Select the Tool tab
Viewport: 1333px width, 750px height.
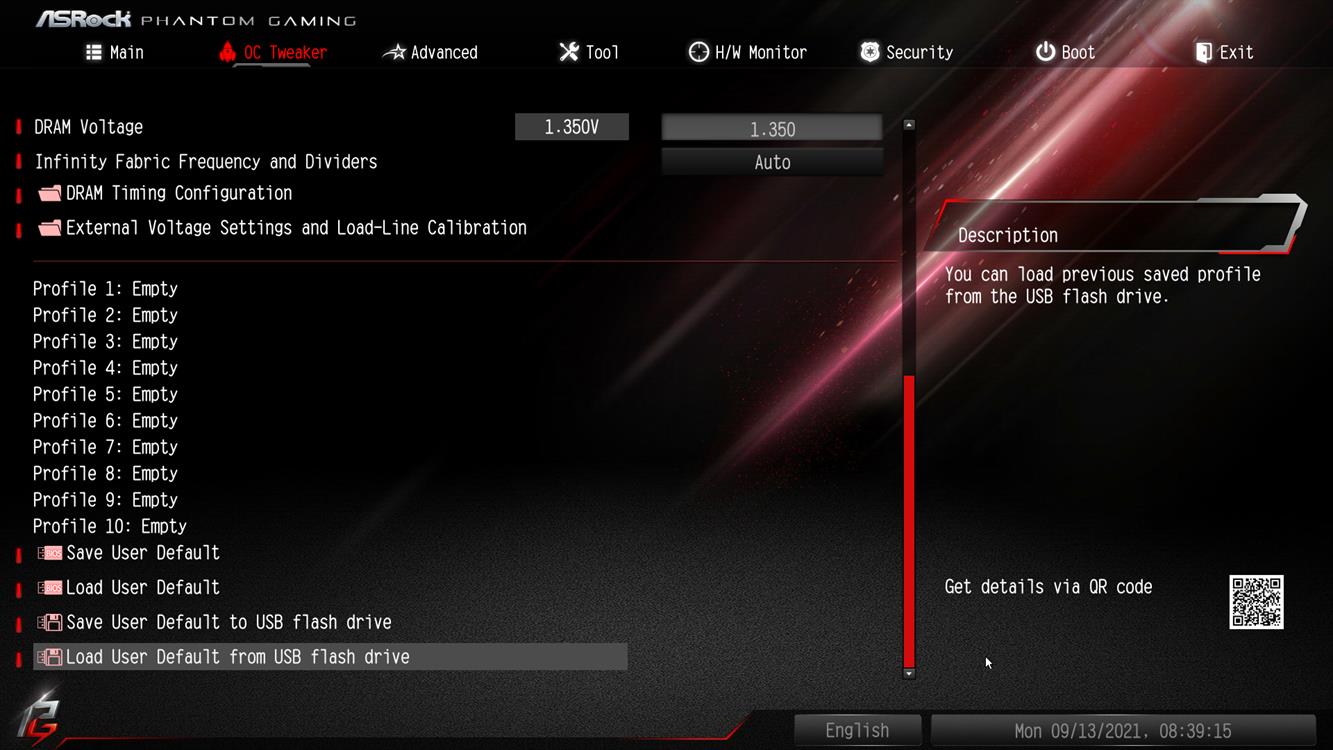(589, 52)
